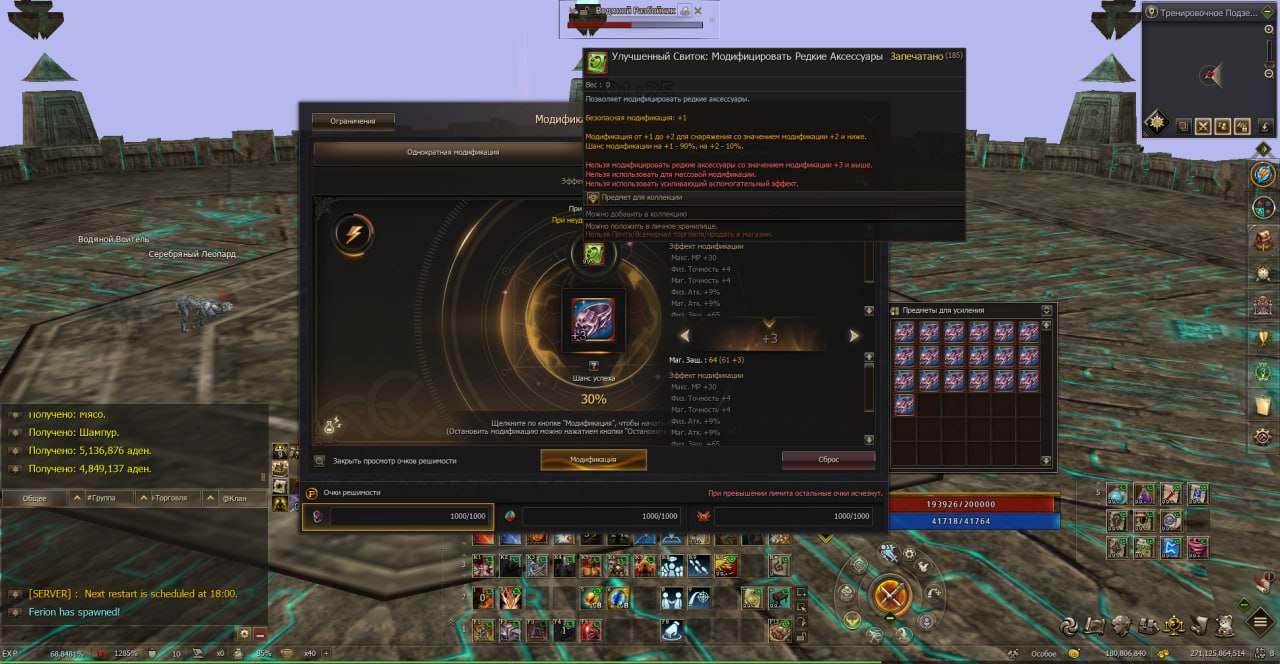The width and height of the screenshot is (1280, 664).
Task: Click the green scroll icon above the accessory
Action: [593, 254]
